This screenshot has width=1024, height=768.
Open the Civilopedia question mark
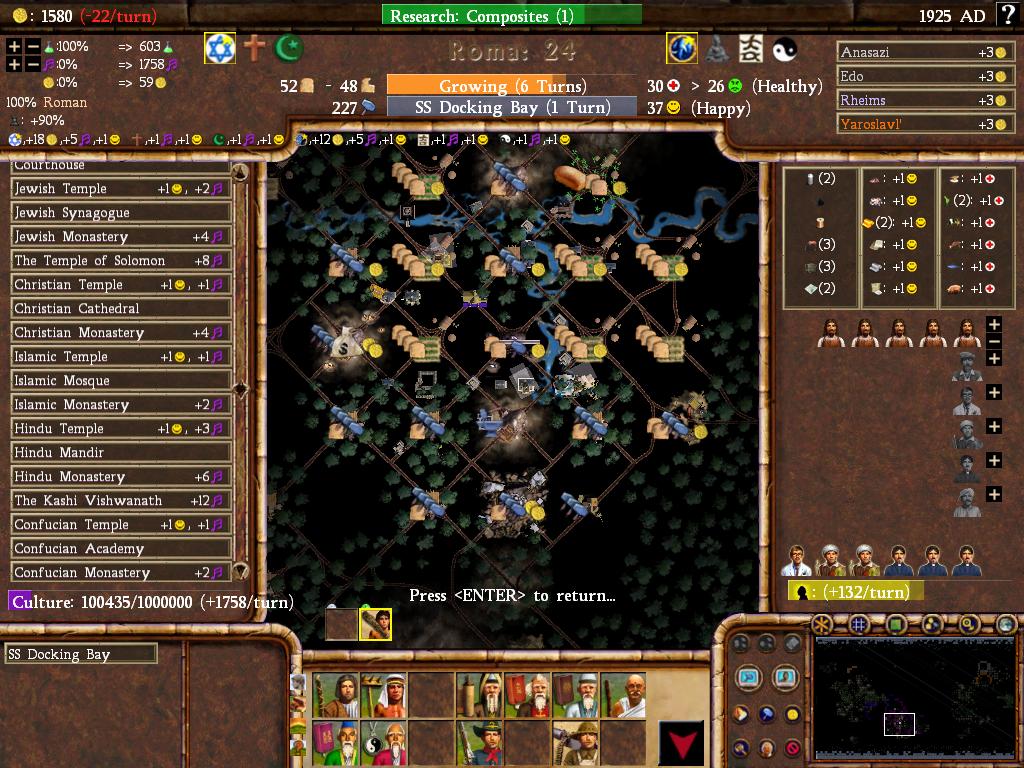tap(1005, 15)
